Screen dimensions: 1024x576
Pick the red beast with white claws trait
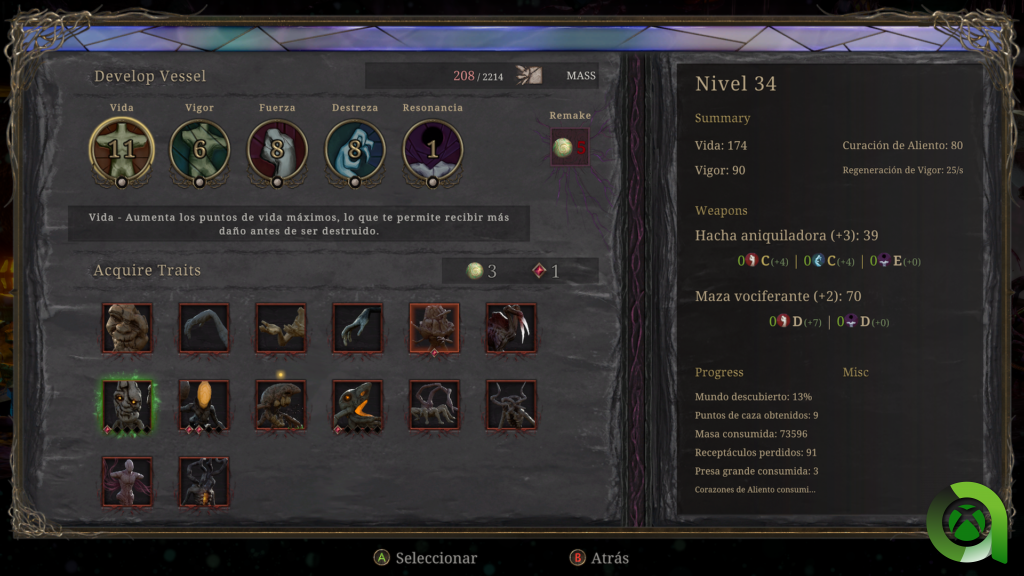511,329
